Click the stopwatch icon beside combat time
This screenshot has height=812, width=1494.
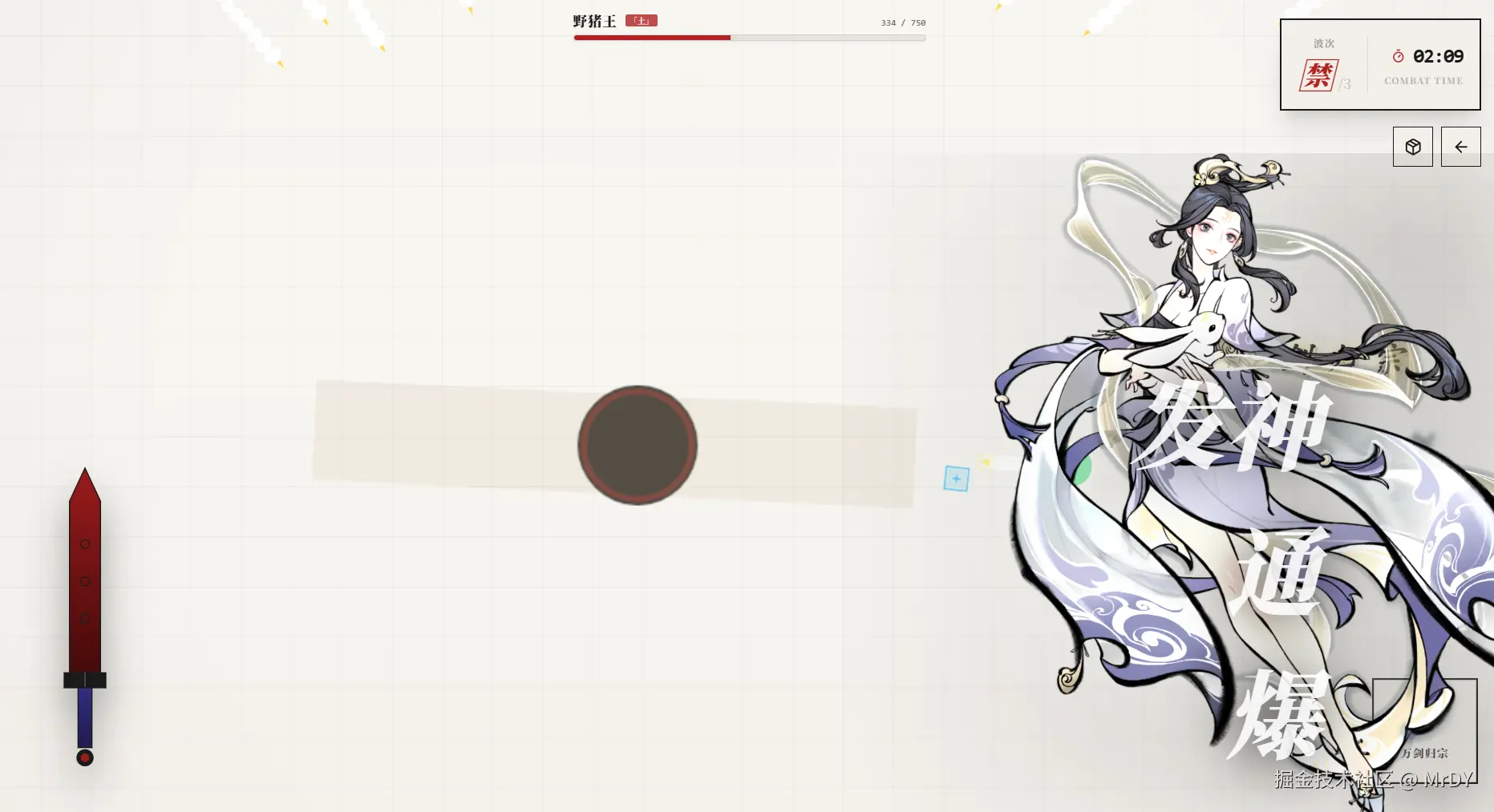tap(1399, 56)
